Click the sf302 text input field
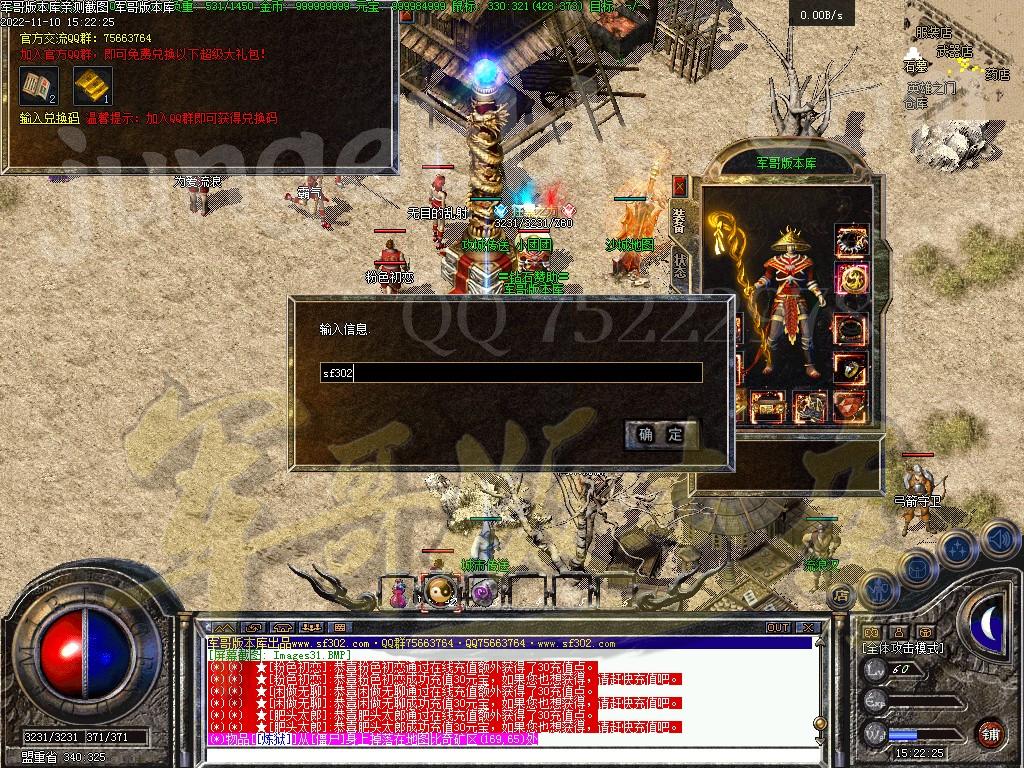1024x768 pixels. 511,373
